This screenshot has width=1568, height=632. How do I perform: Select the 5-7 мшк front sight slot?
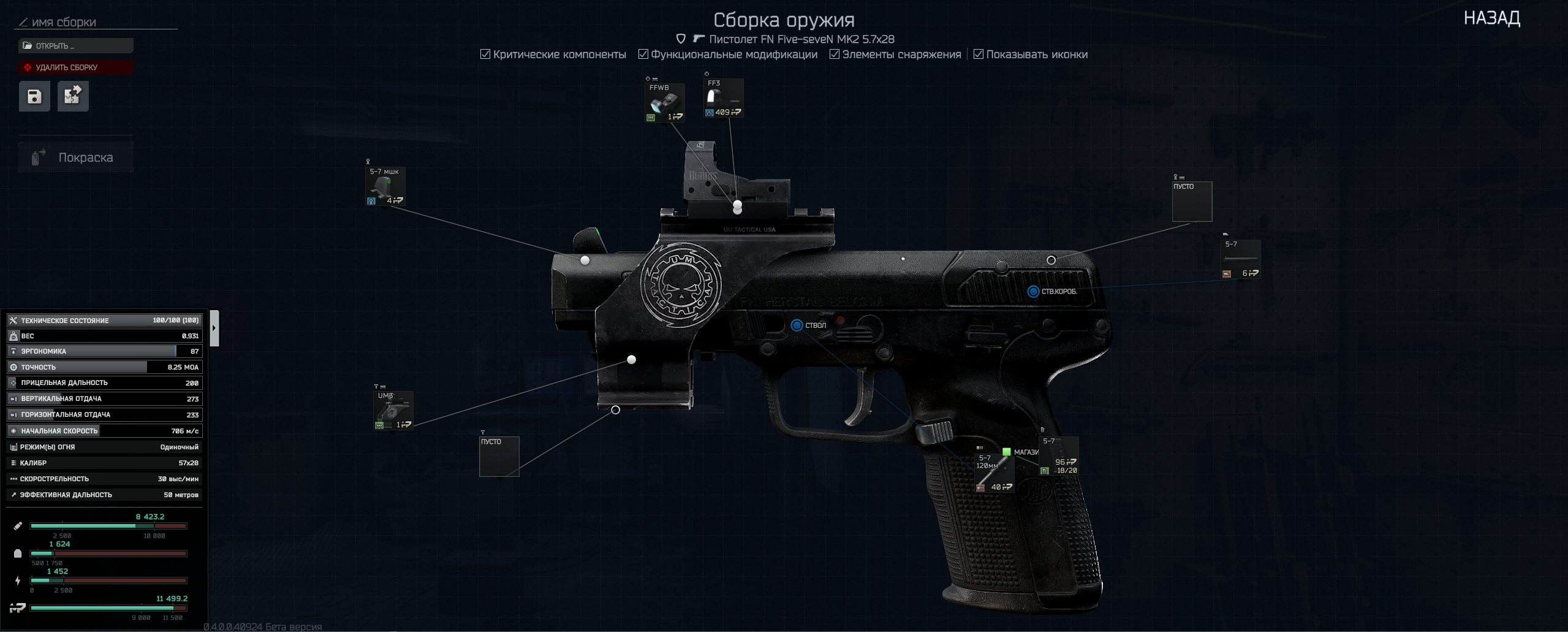pyautogui.click(x=385, y=186)
